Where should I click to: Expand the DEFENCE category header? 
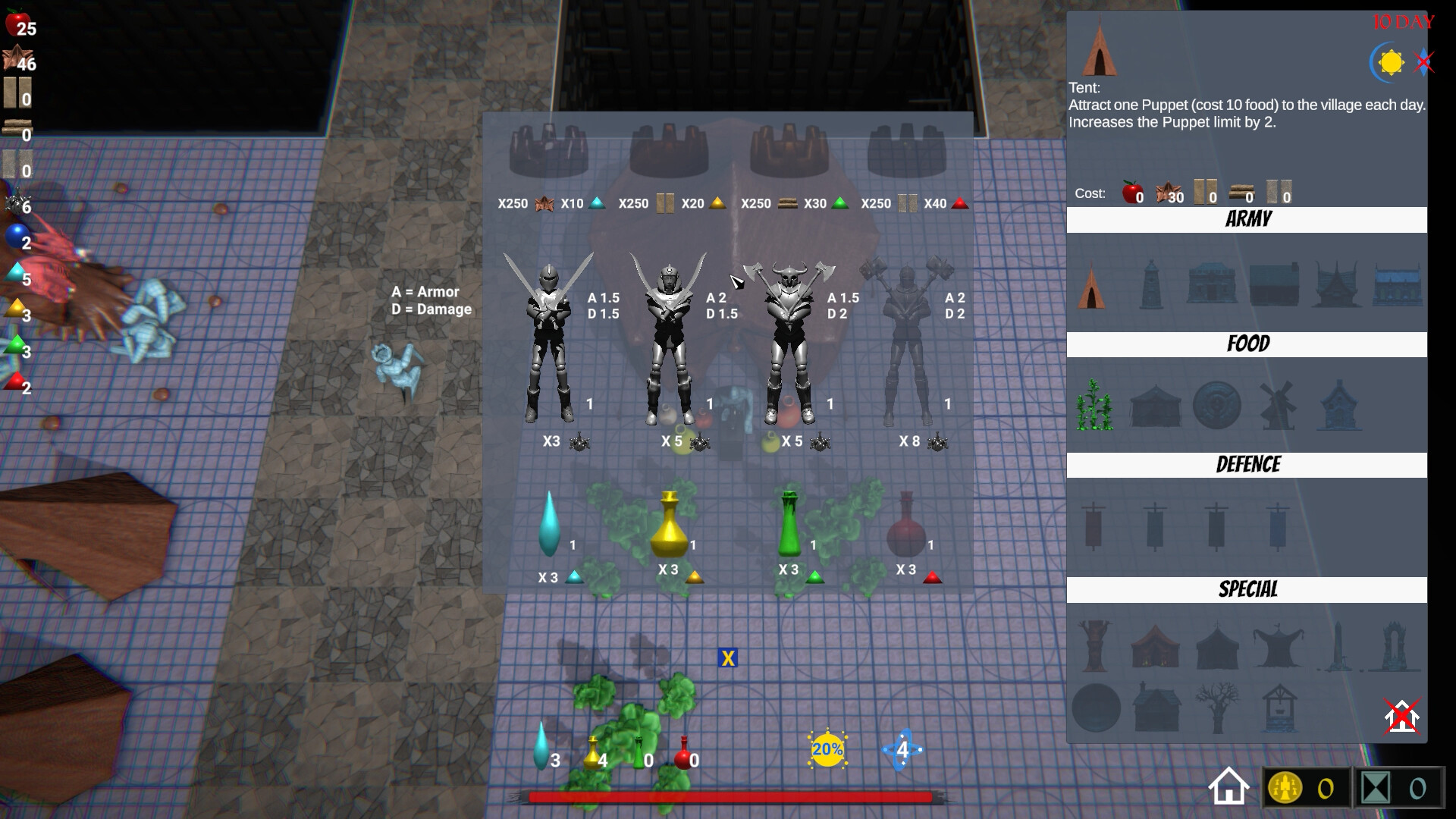1247,465
